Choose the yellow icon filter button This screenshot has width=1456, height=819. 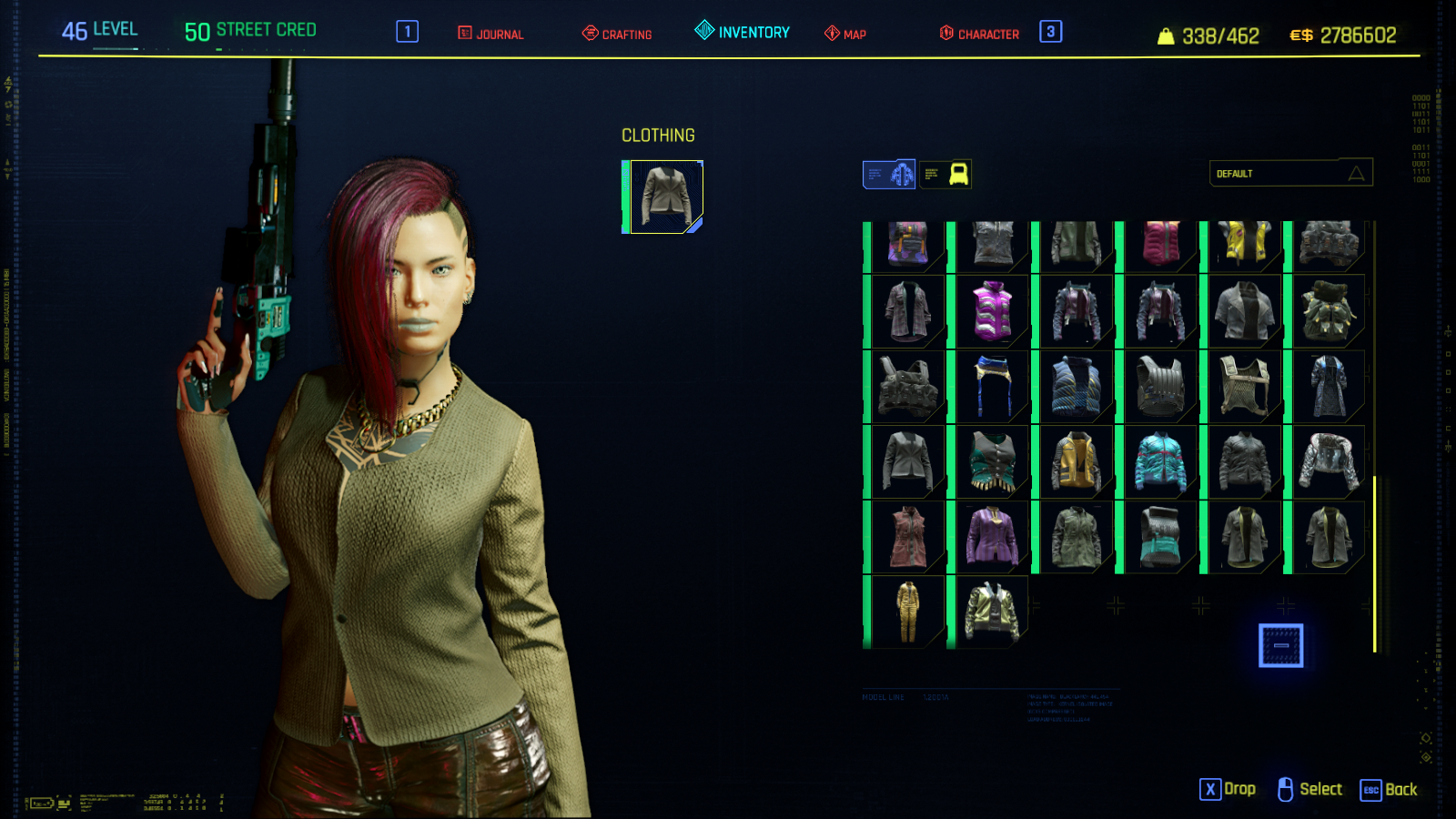[x=945, y=174]
